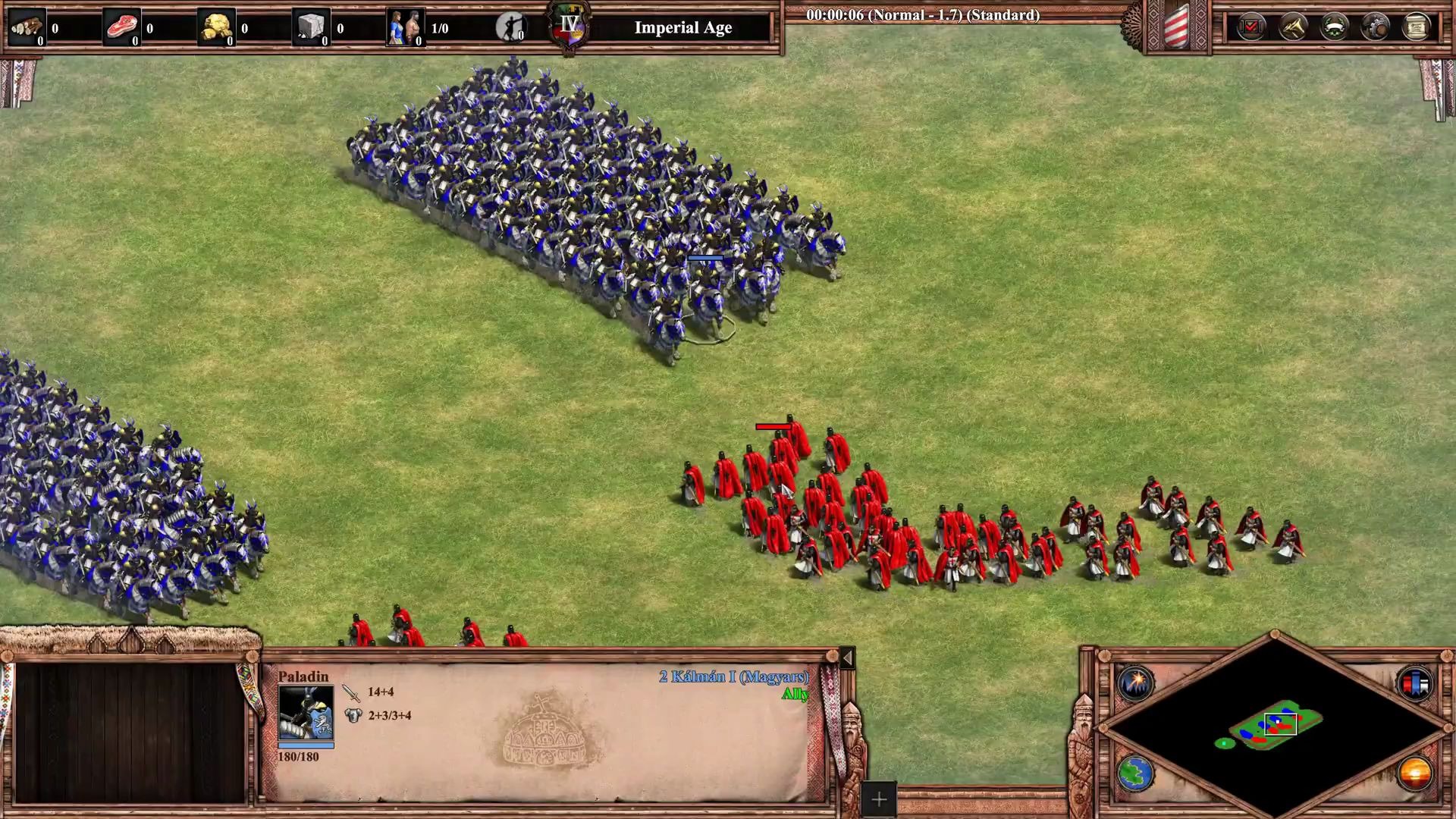Click the gold resource icon
This screenshot has width=1456, height=819.
(216, 28)
